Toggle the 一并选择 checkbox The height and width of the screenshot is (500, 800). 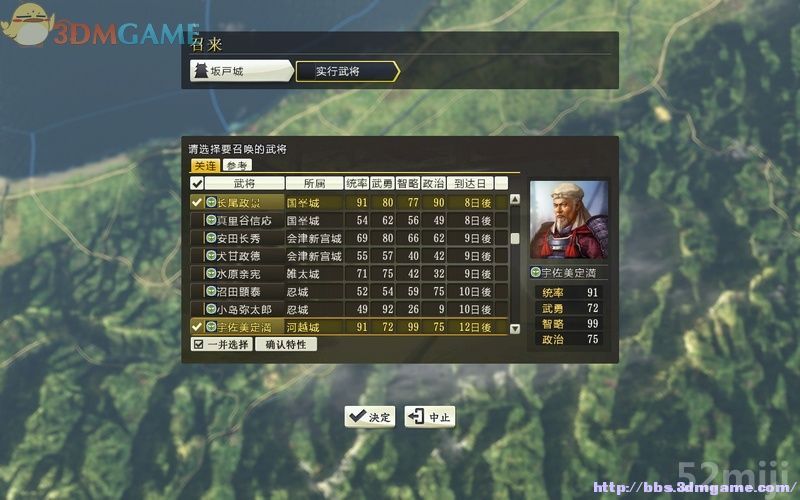(x=220, y=344)
